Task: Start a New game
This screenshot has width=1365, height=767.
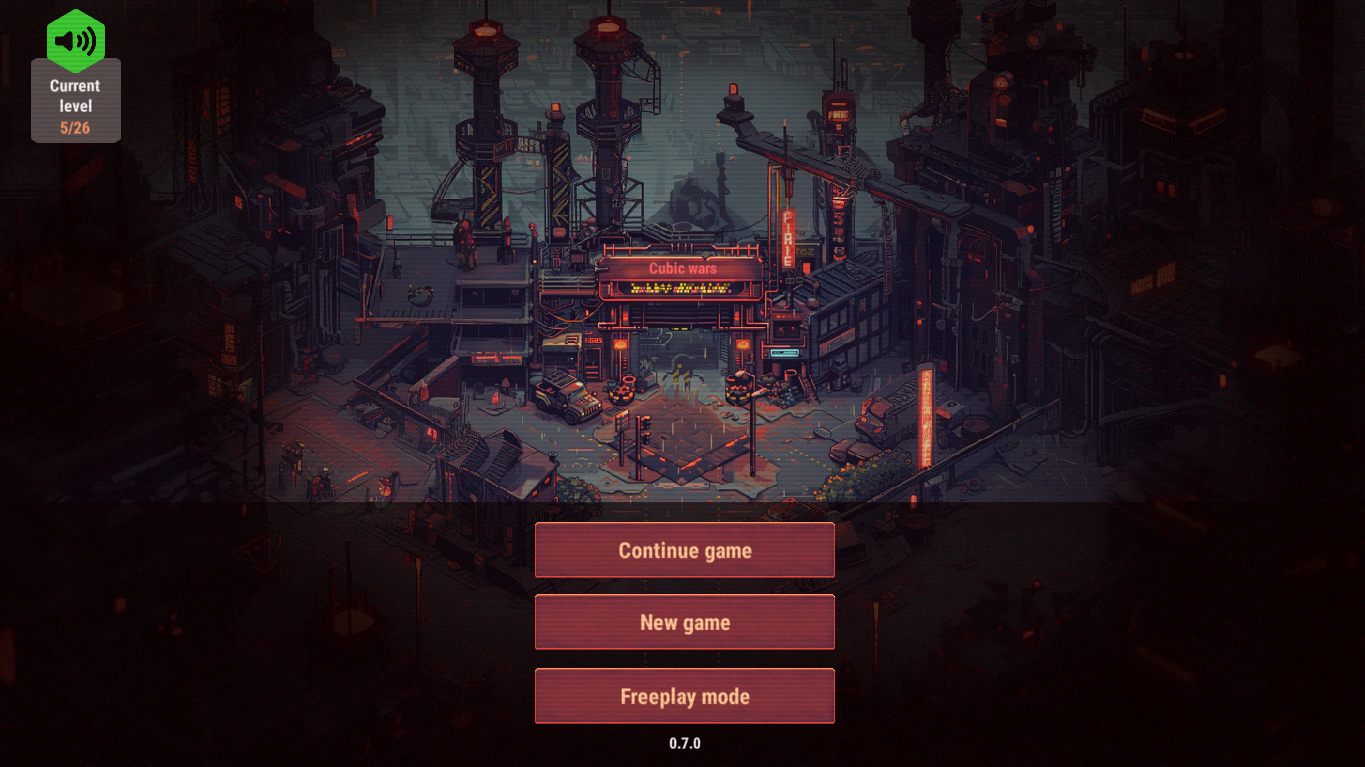Action: (684, 621)
